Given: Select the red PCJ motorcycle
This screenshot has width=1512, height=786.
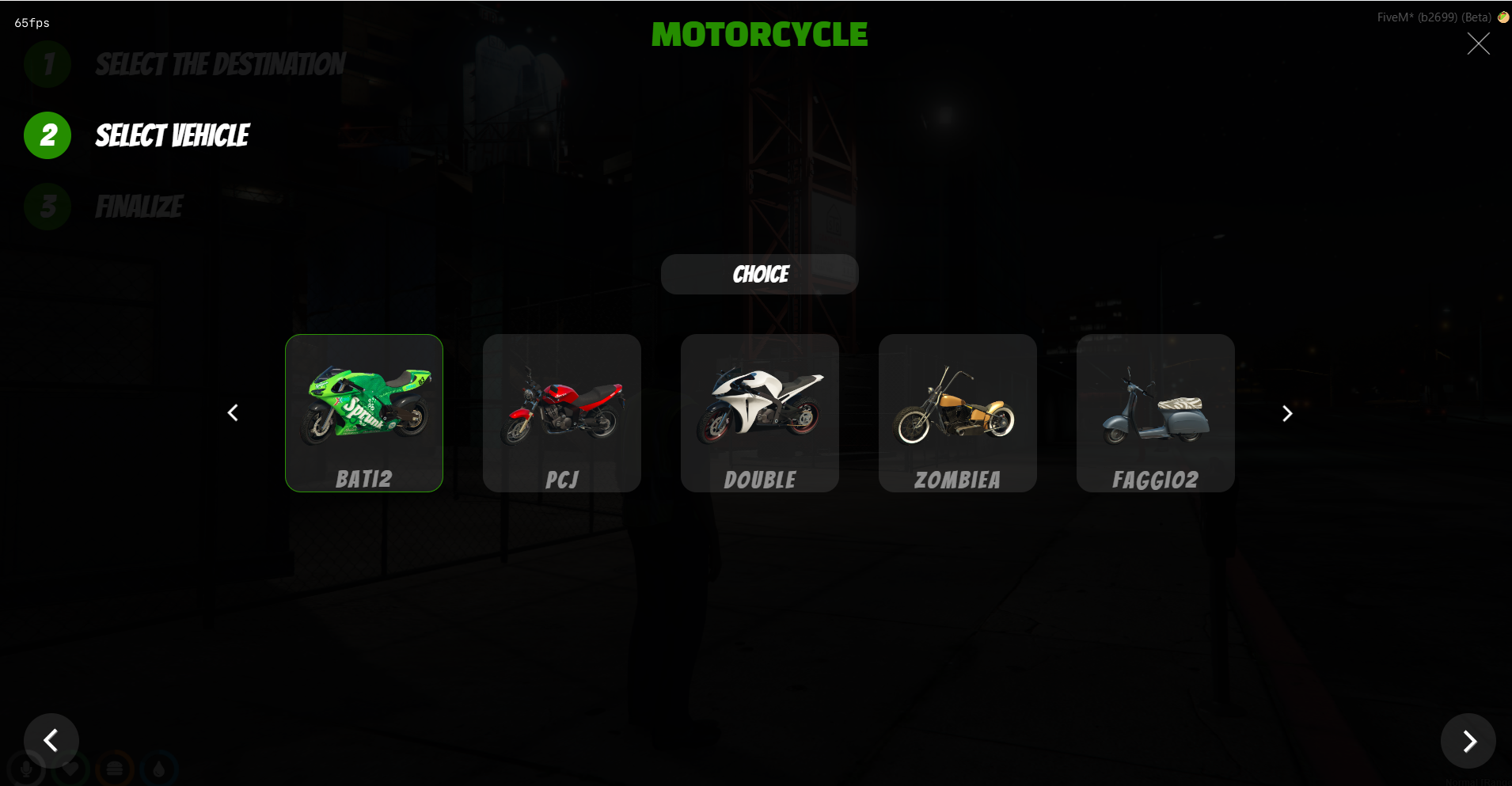Looking at the screenshot, I should point(562,412).
